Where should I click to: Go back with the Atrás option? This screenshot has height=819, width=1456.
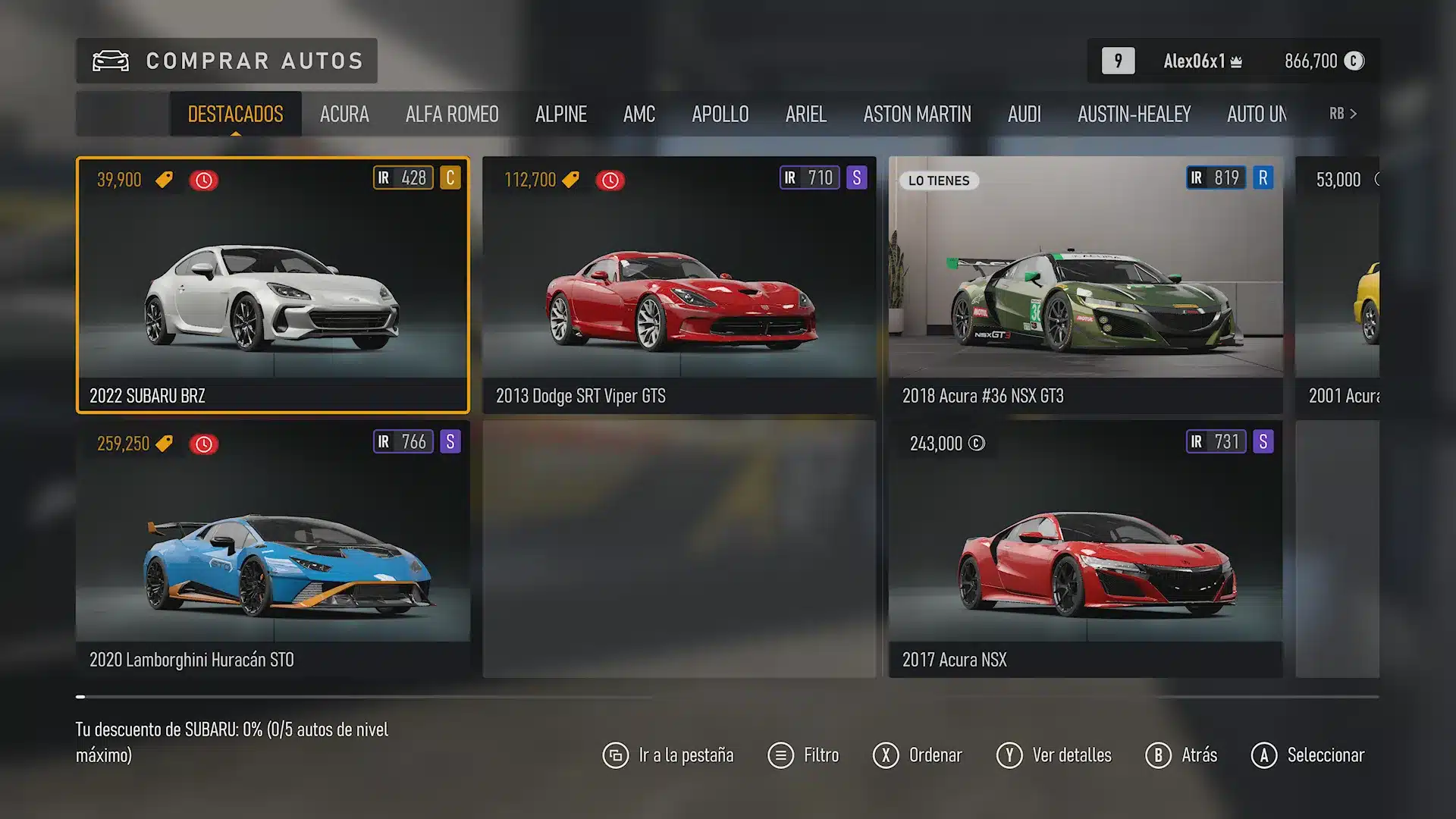(x=1181, y=755)
